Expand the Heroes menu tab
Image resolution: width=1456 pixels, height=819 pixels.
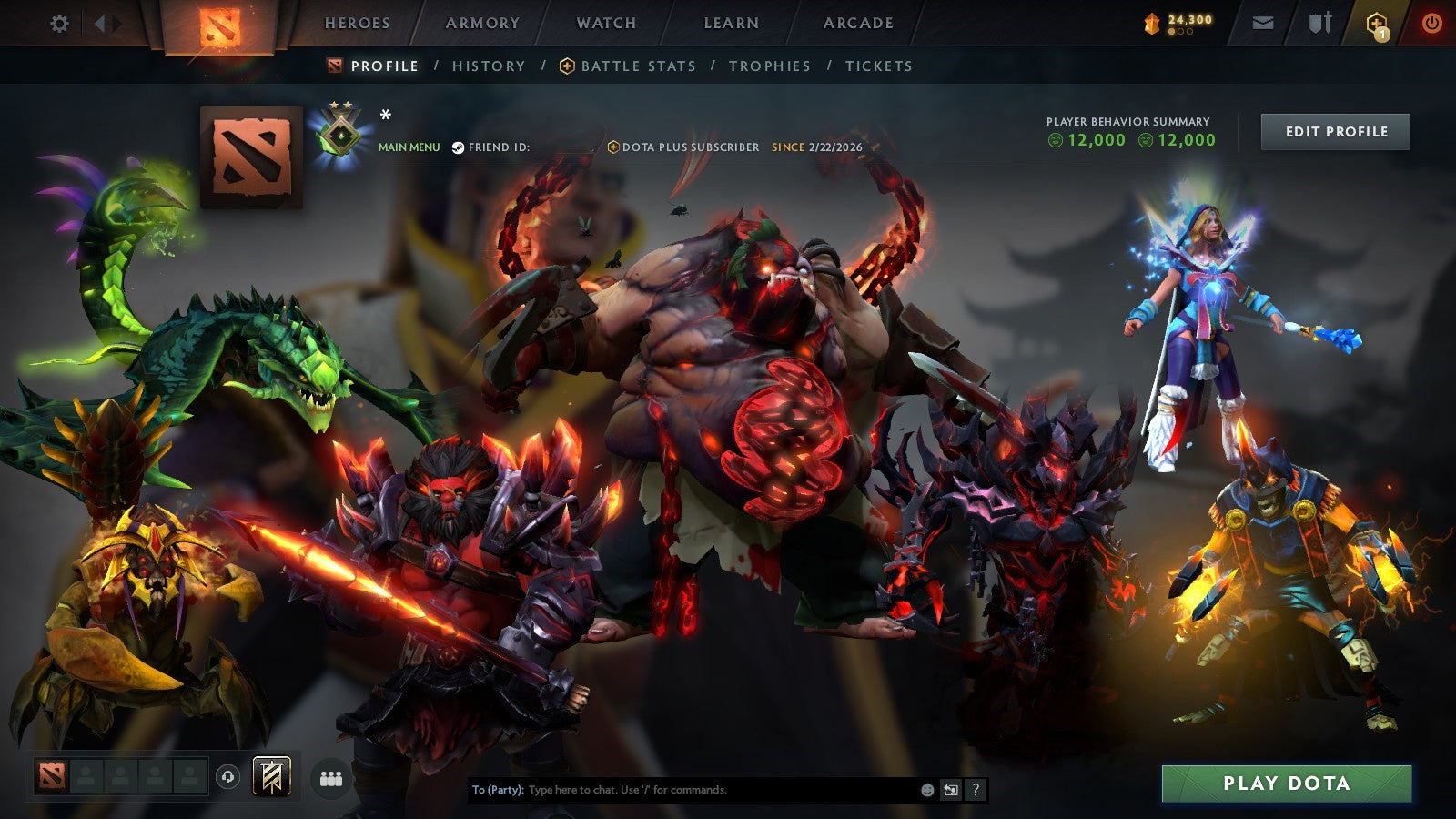356,23
